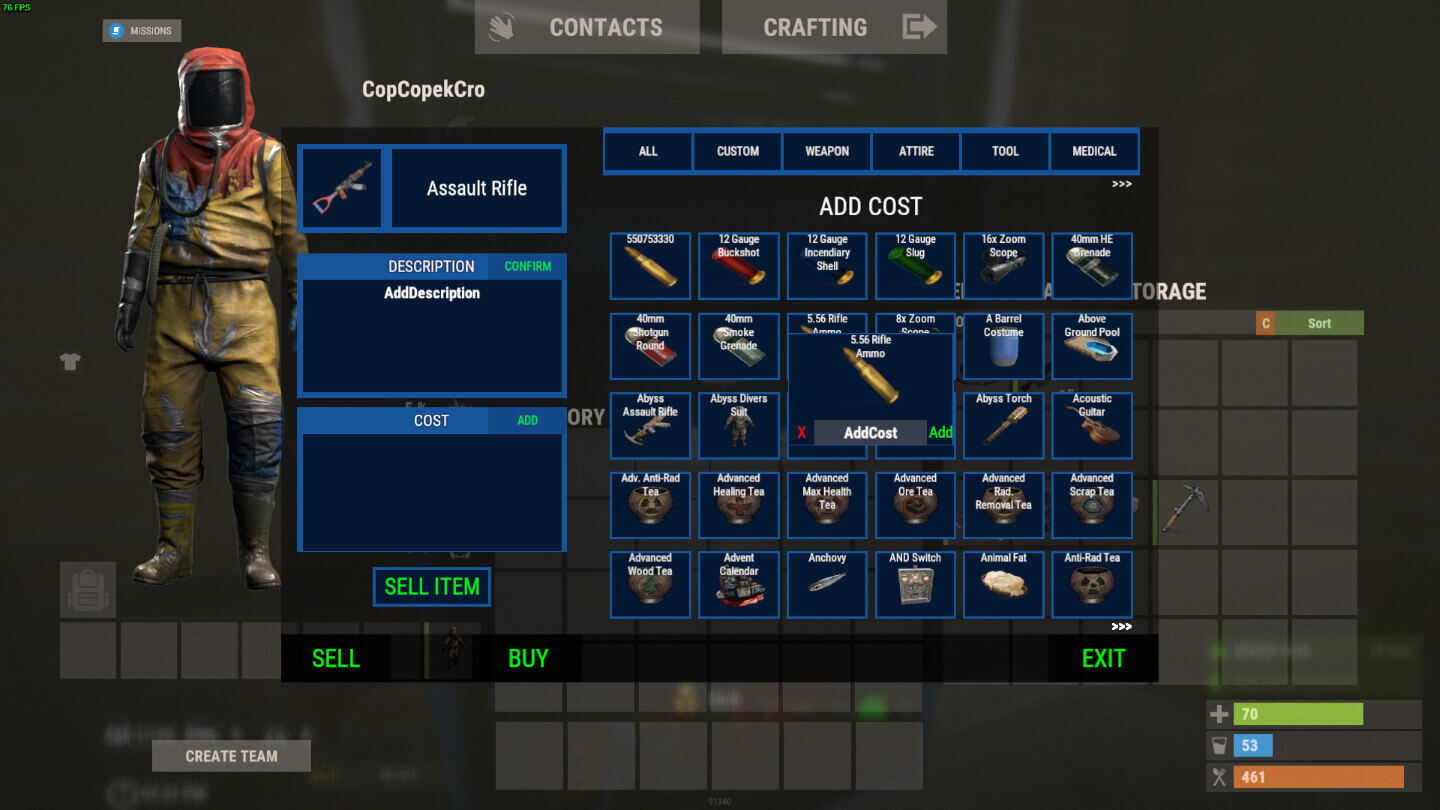Open the Buy section
The width and height of the screenshot is (1440, 810).
[x=528, y=658]
